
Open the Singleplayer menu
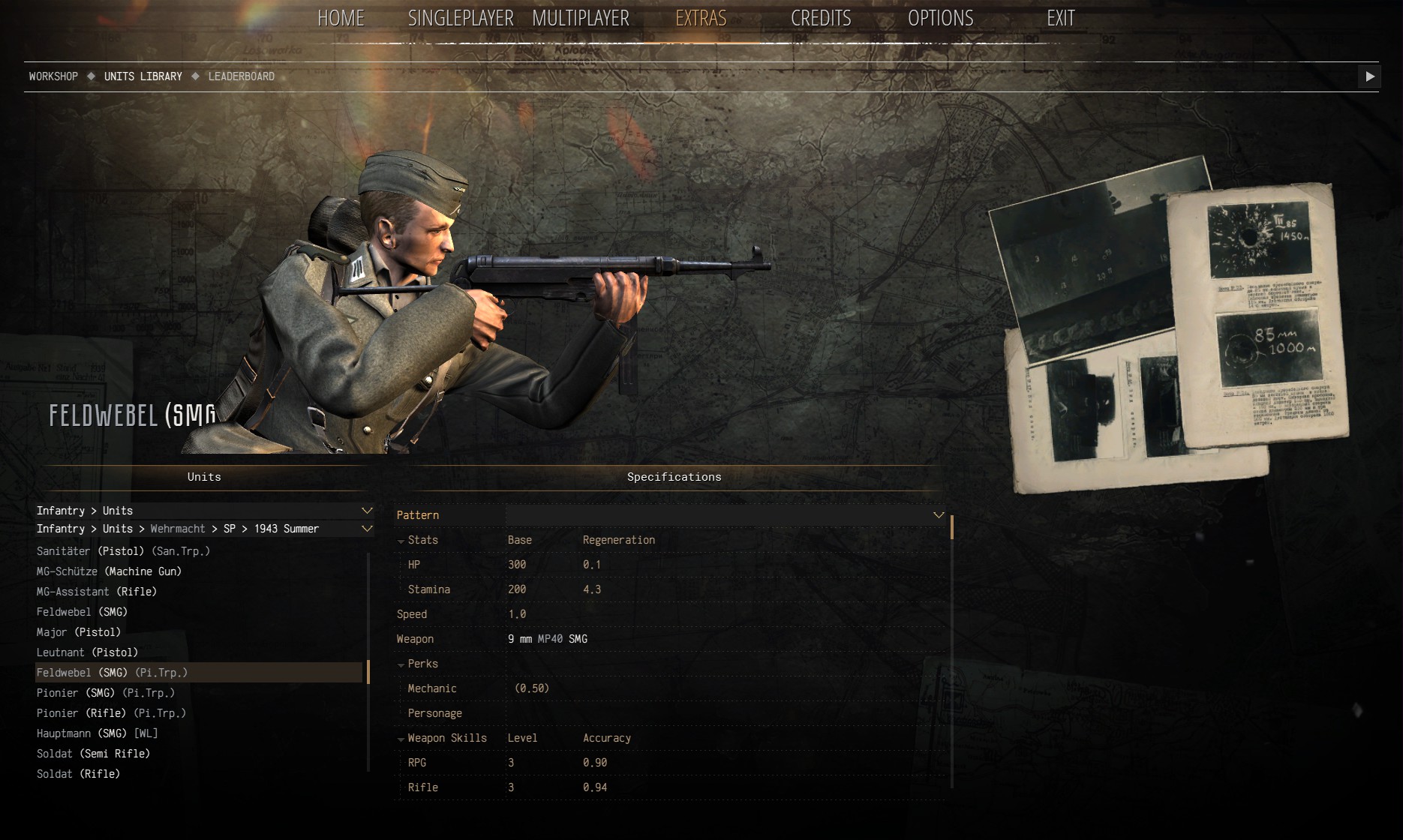click(460, 19)
